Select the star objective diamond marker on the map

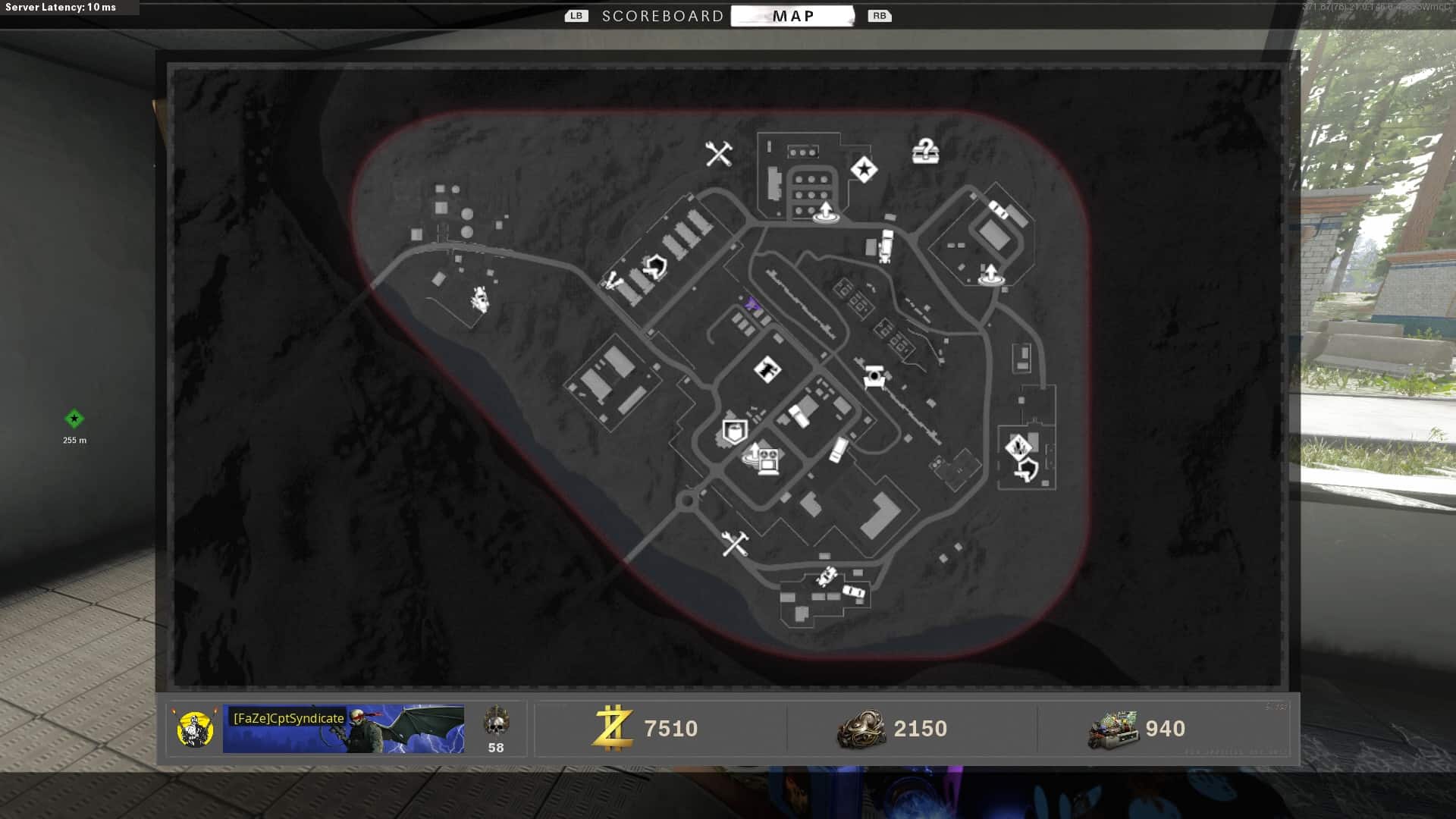pyautogui.click(x=864, y=169)
